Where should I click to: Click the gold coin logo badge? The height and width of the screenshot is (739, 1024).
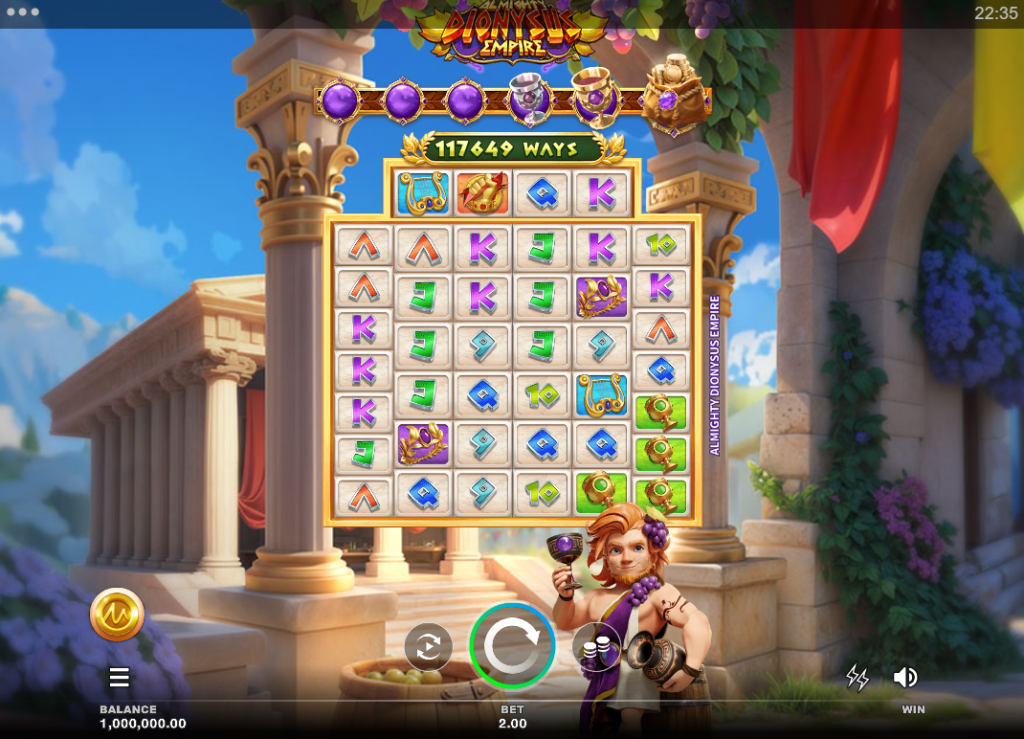[x=117, y=614]
